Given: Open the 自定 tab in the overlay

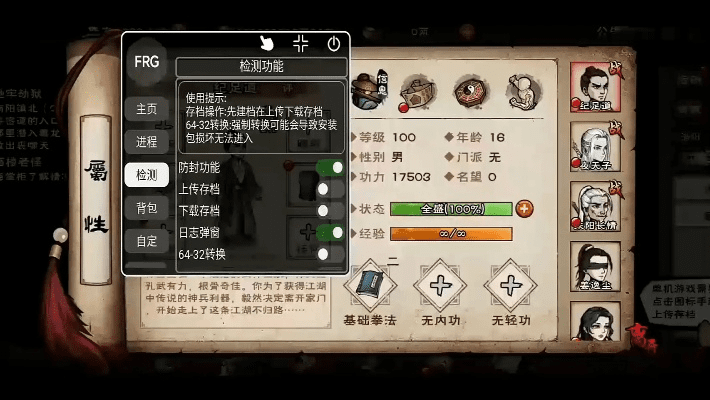Looking at the screenshot, I should [x=146, y=241].
